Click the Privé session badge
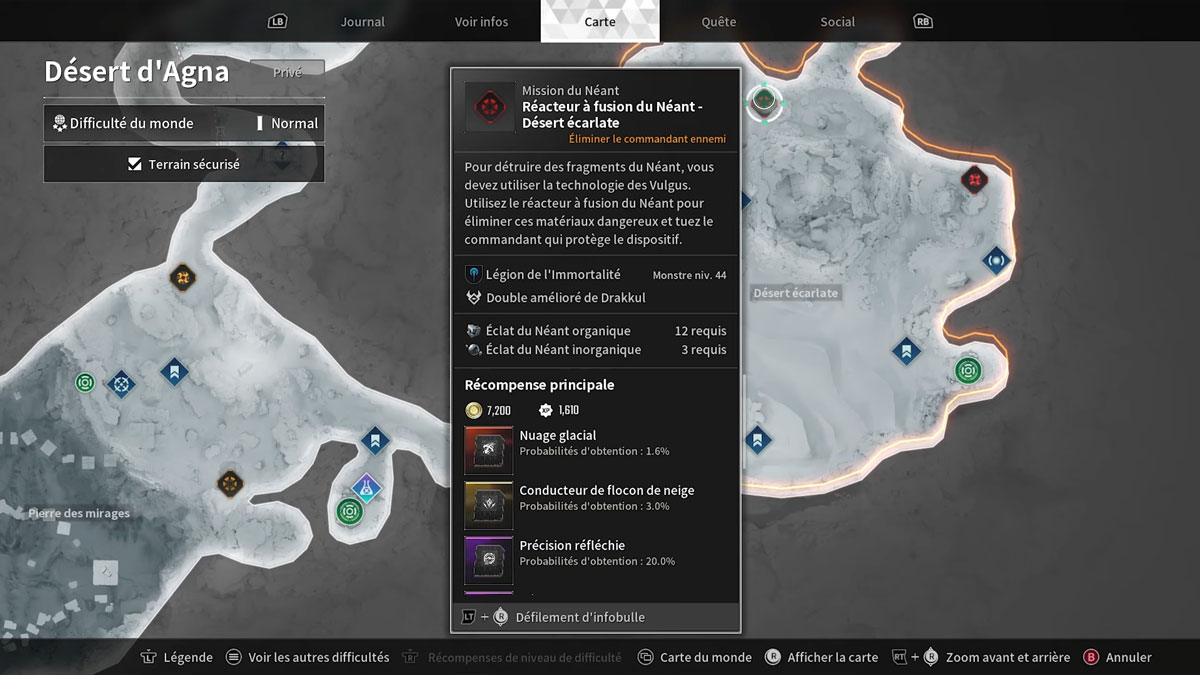 287,72
